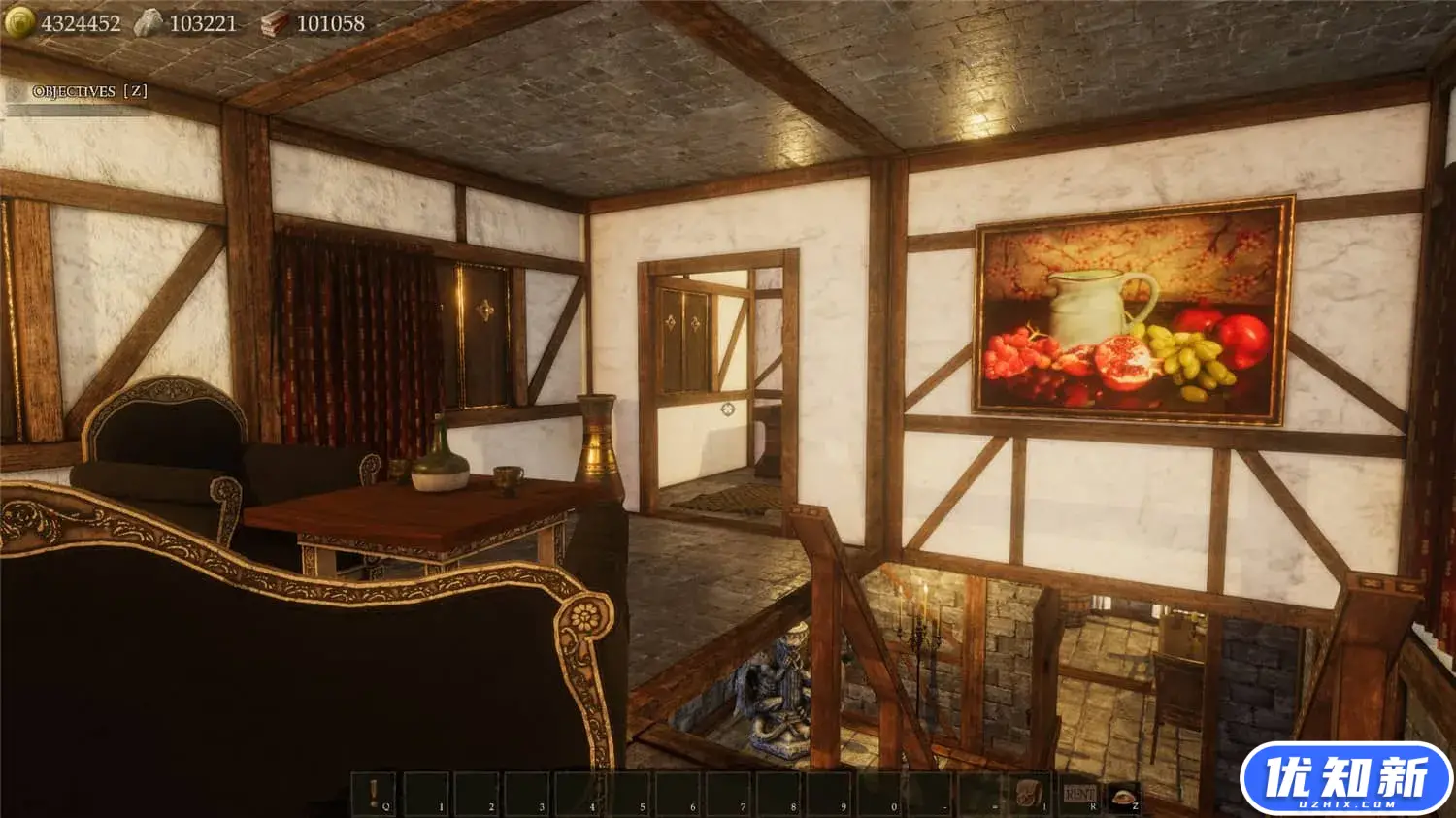Viewport: 1456px width, 818px height.
Task: Select the exclamation mark hotbar slot
Action: 374,794
